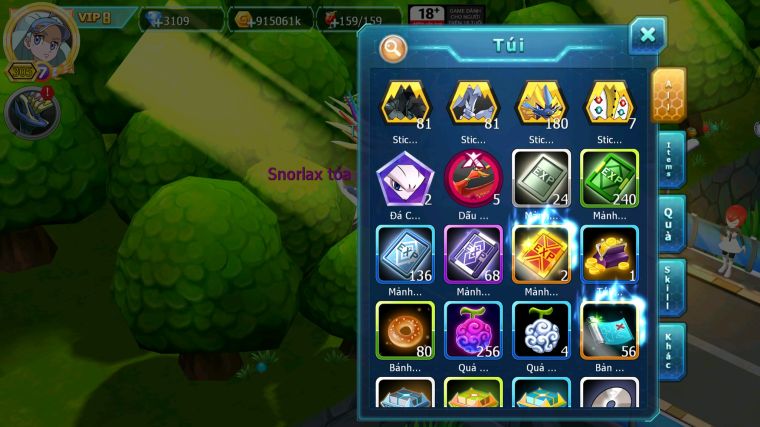Open the running shoe icon with alert
The image size is (760, 427).
coord(31,112)
